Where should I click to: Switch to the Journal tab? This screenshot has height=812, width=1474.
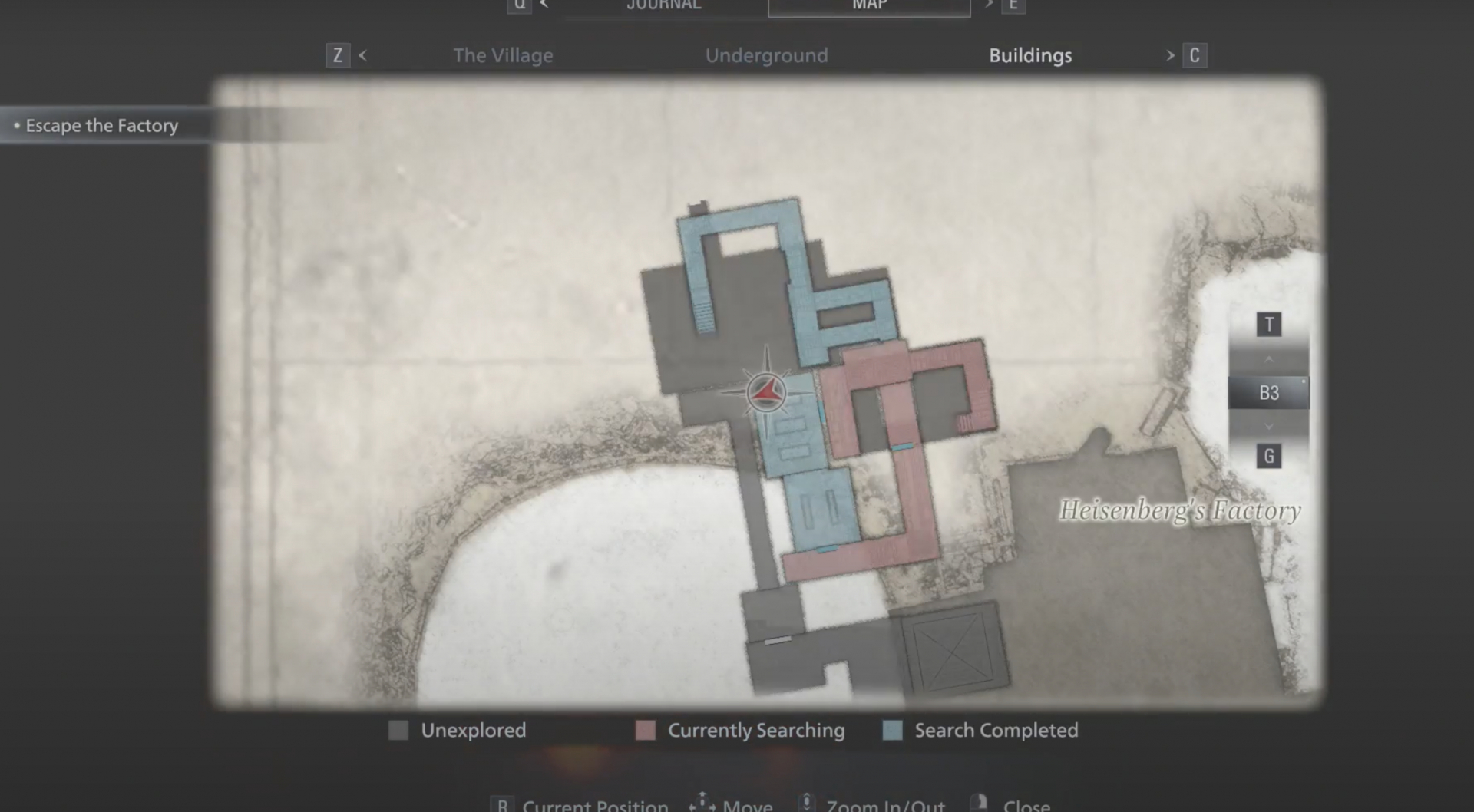(x=663, y=5)
